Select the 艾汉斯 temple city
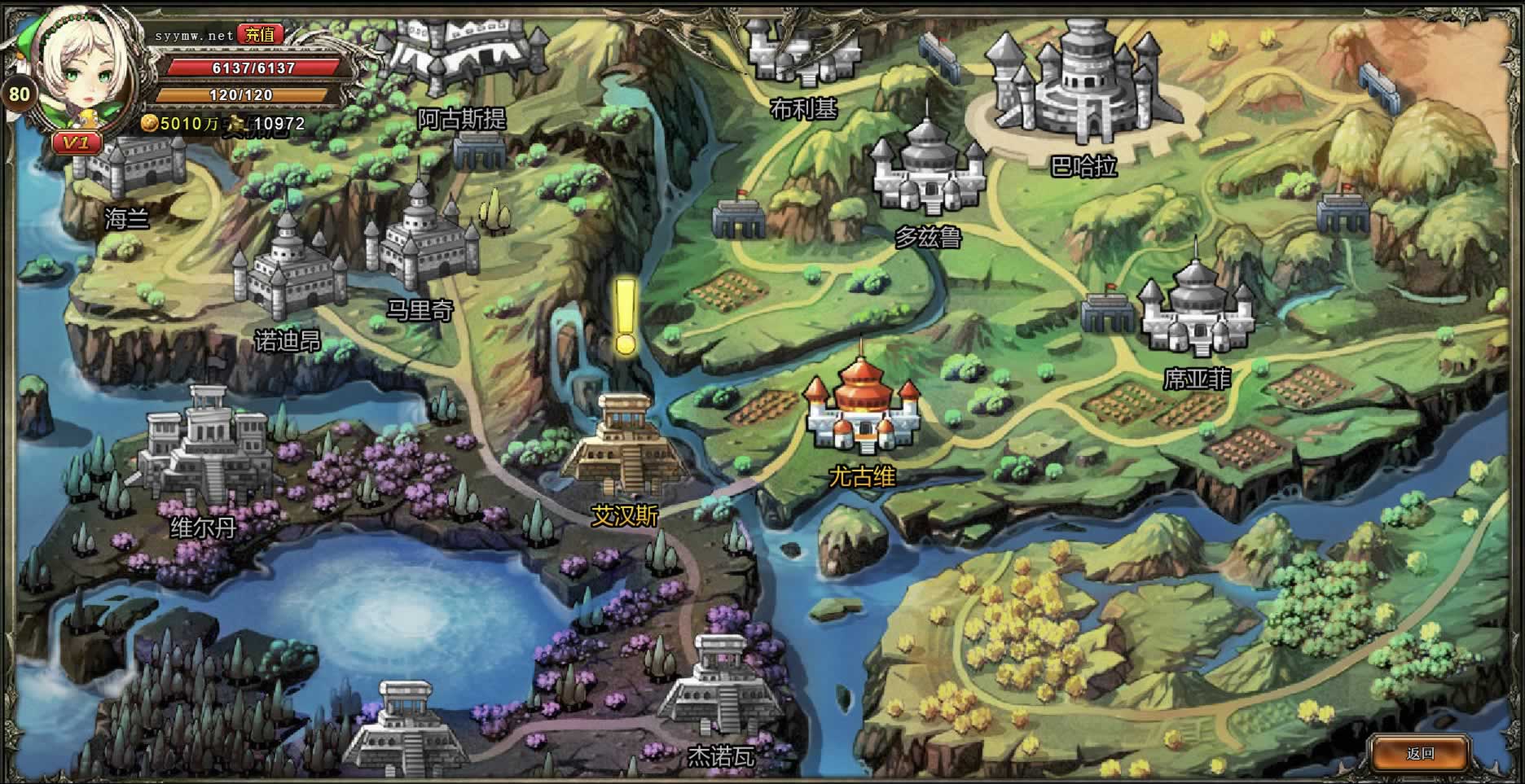The height and width of the screenshot is (784, 1525). [625, 445]
